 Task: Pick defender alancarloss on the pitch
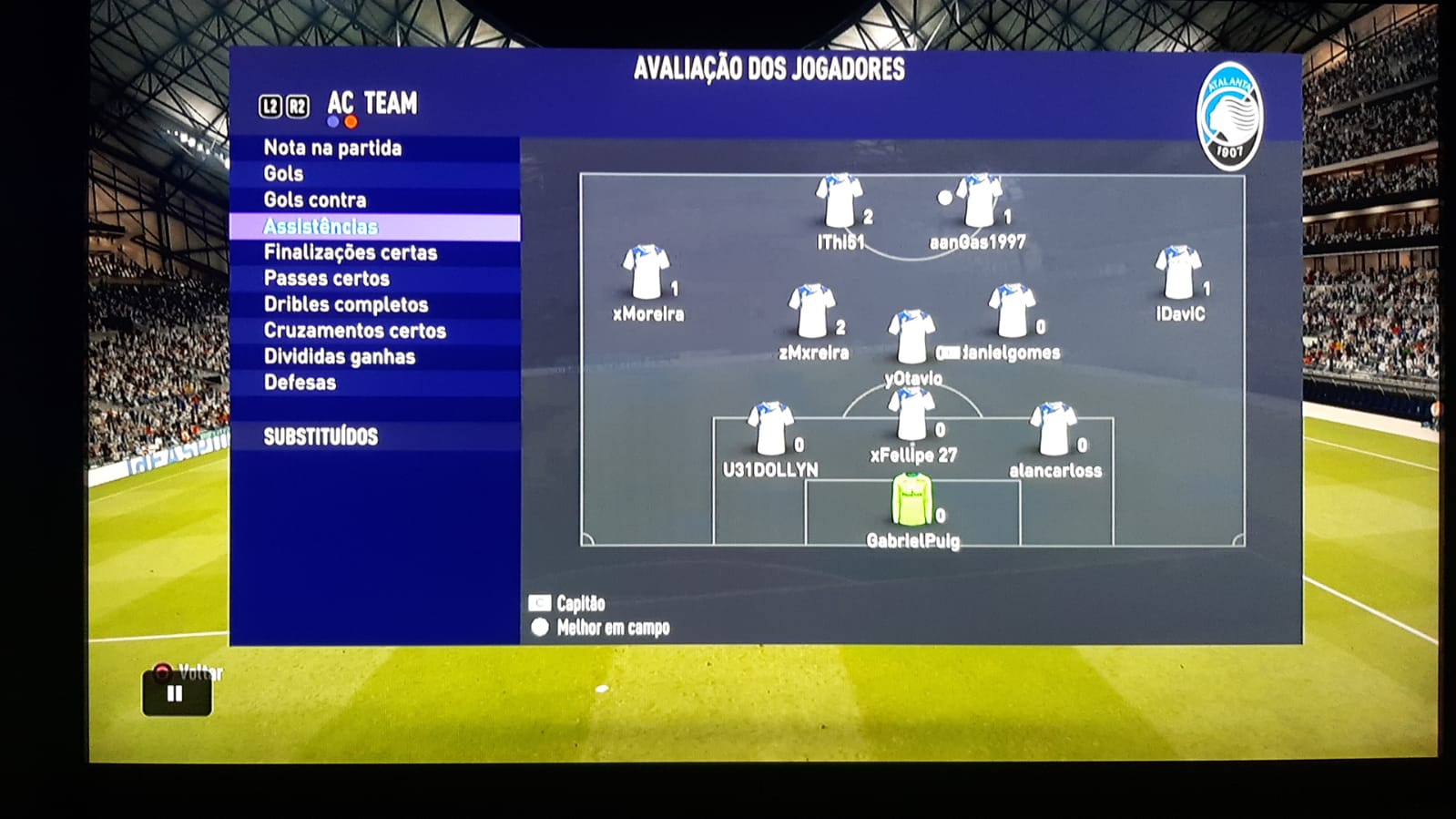[x=1054, y=429]
